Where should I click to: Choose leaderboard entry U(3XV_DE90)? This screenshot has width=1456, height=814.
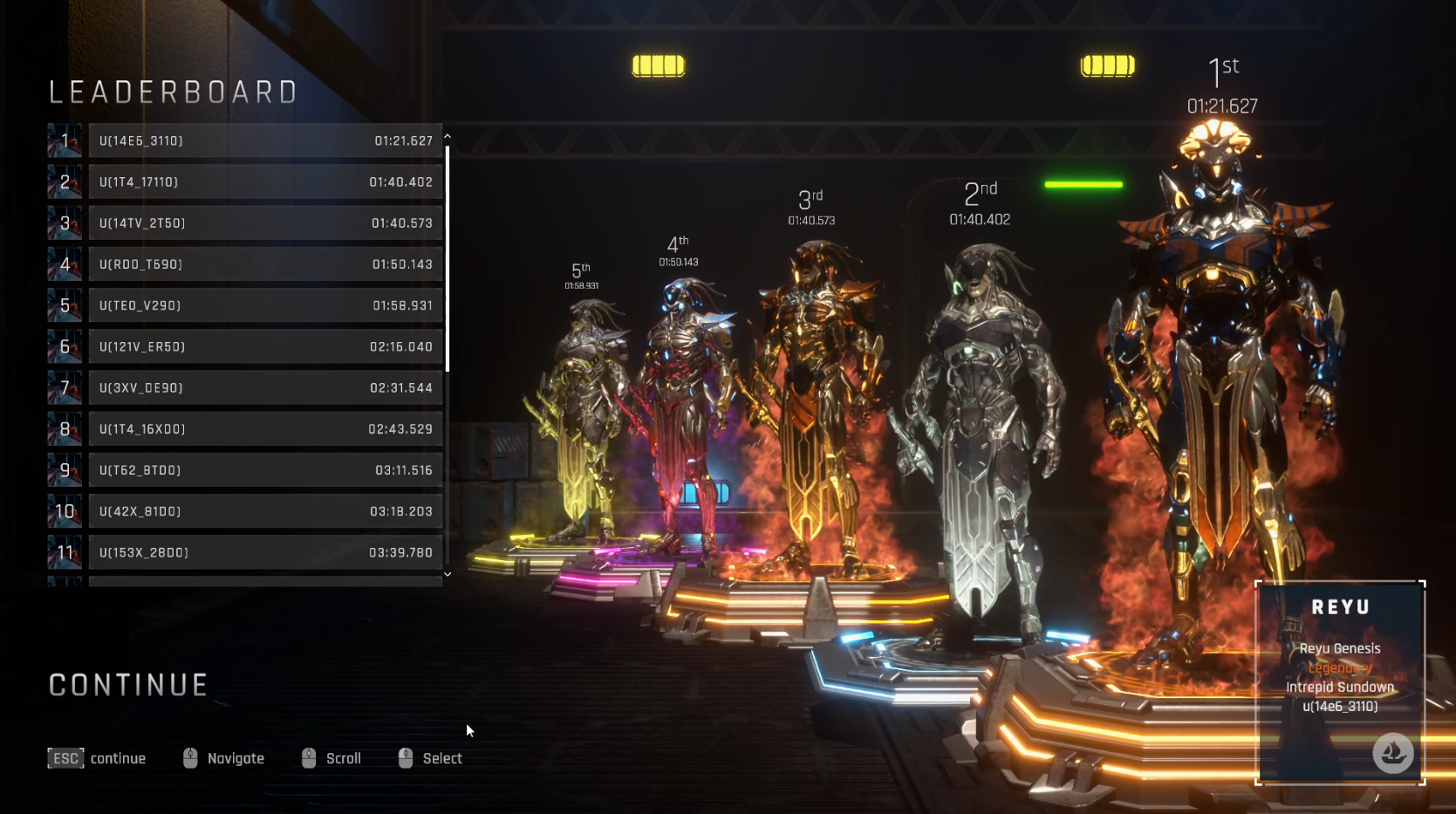[265, 388]
